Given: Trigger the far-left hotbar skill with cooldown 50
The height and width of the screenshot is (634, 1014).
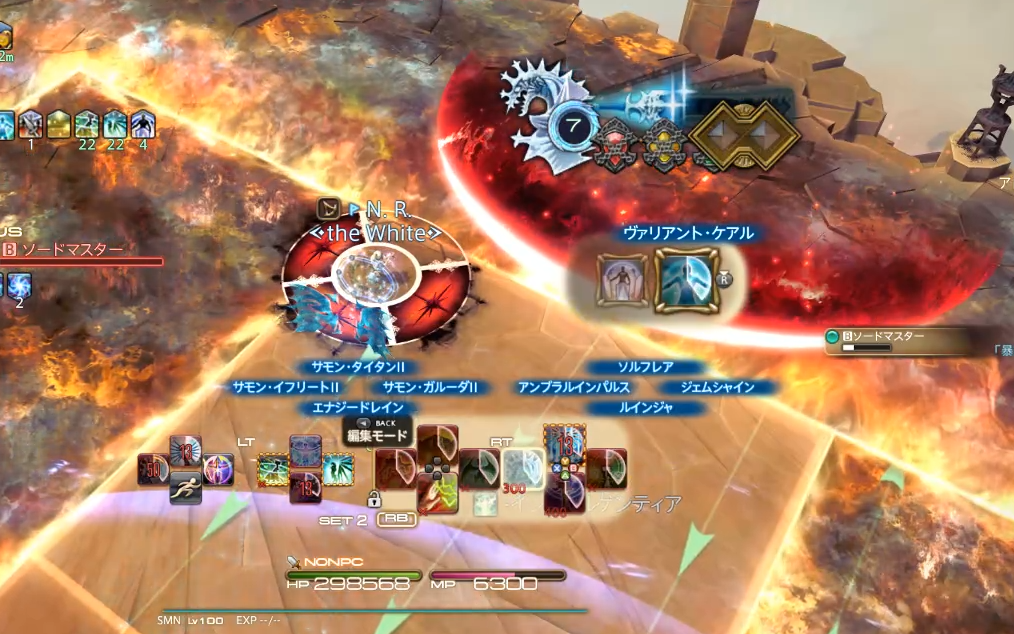Looking at the screenshot, I should (154, 469).
